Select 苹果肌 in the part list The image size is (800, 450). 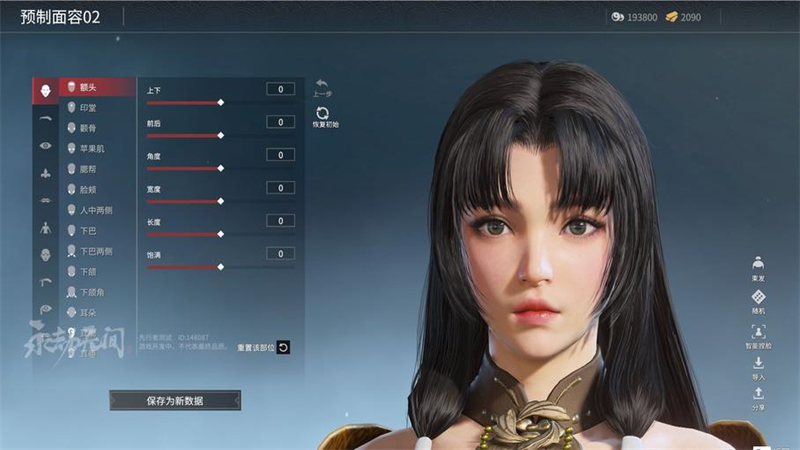pyautogui.click(x=97, y=149)
